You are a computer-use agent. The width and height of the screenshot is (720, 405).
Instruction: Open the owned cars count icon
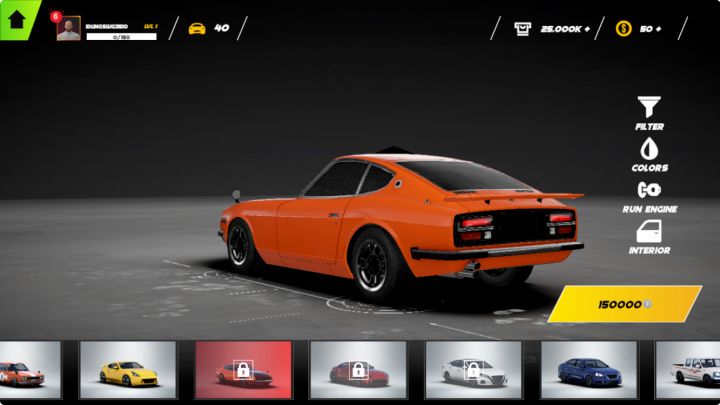click(x=198, y=28)
